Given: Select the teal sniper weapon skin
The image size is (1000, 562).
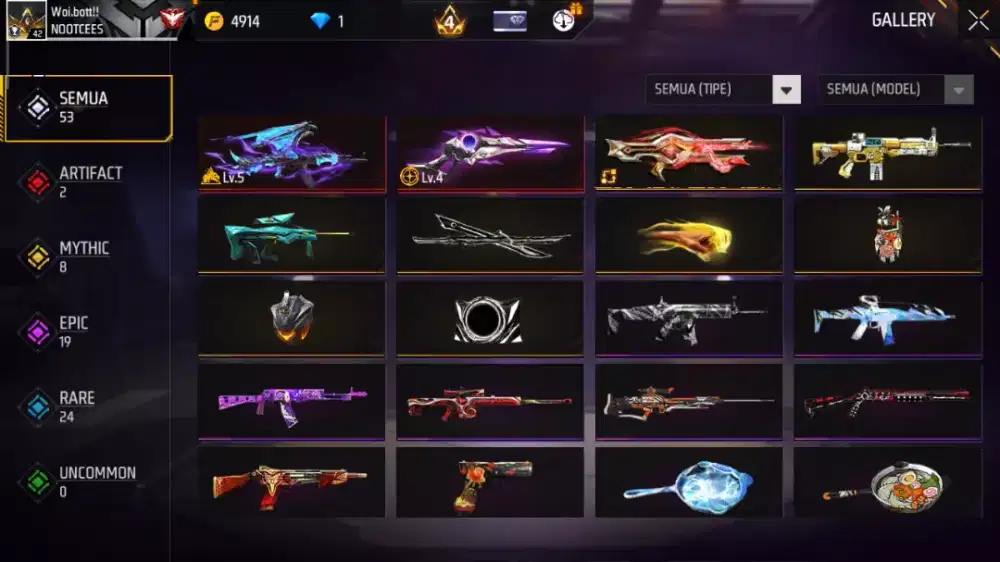Looking at the screenshot, I should pos(291,236).
